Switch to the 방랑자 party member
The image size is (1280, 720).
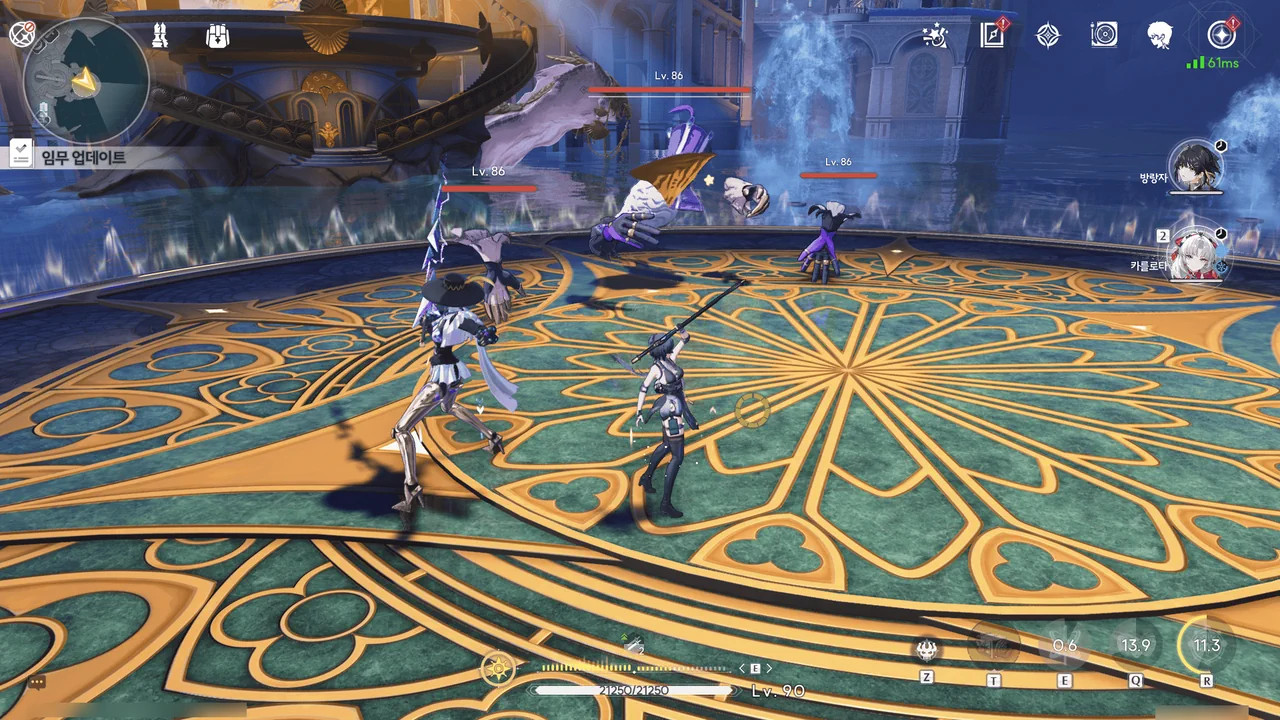pyautogui.click(x=1196, y=167)
